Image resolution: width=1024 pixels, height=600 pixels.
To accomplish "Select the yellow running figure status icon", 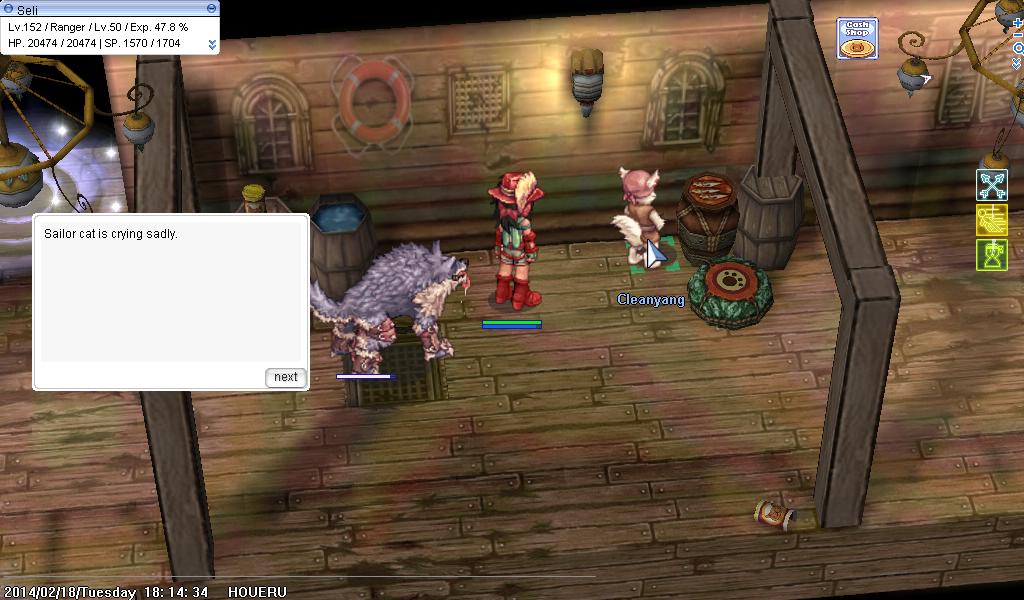I will 991,220.
